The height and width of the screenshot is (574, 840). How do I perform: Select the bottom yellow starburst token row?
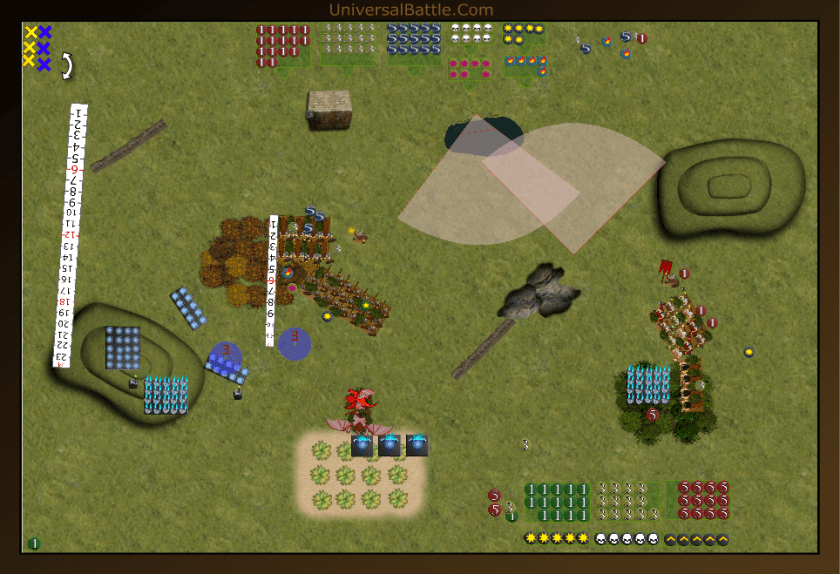point(557,539)
